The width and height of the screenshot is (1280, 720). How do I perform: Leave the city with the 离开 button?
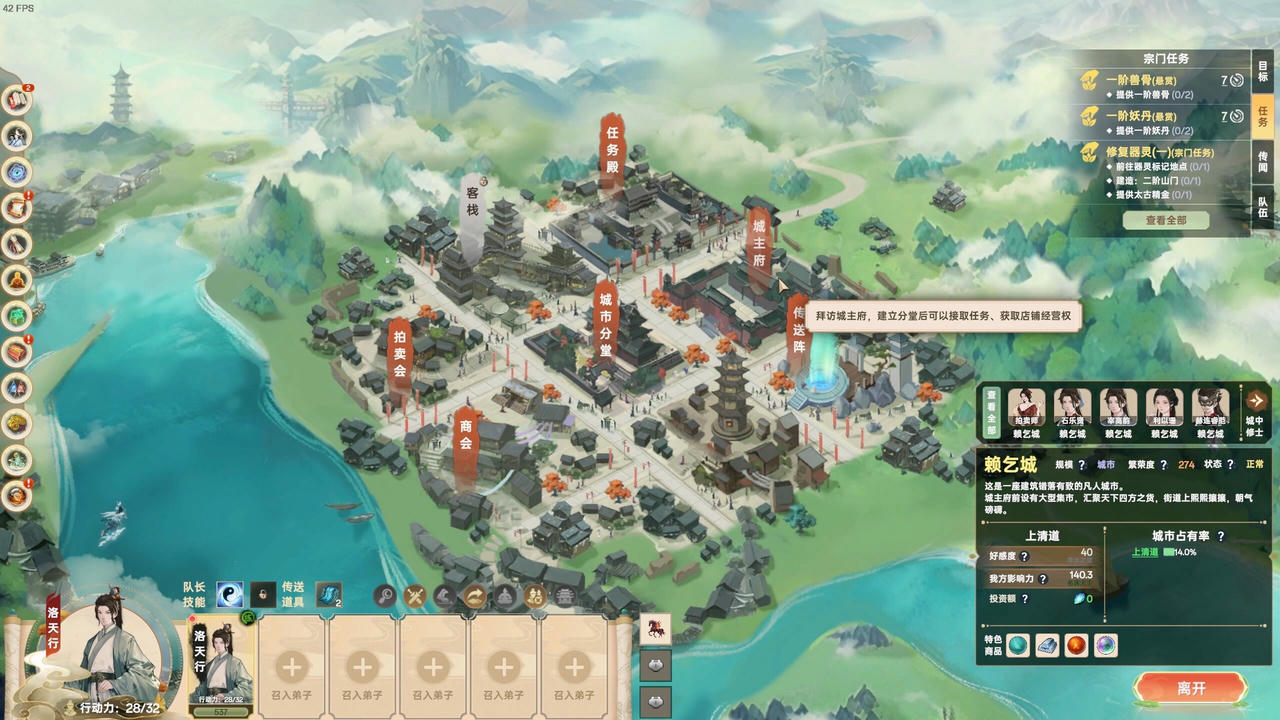1190,689
